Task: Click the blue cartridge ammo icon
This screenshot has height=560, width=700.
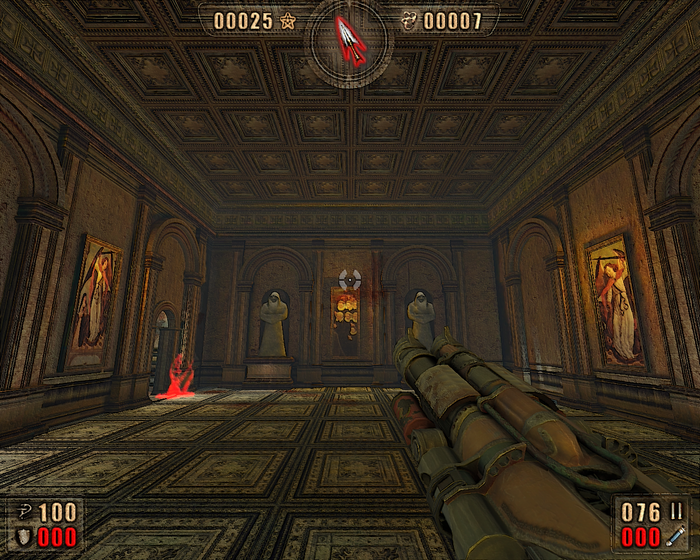Action: click(x=676, y=537)
